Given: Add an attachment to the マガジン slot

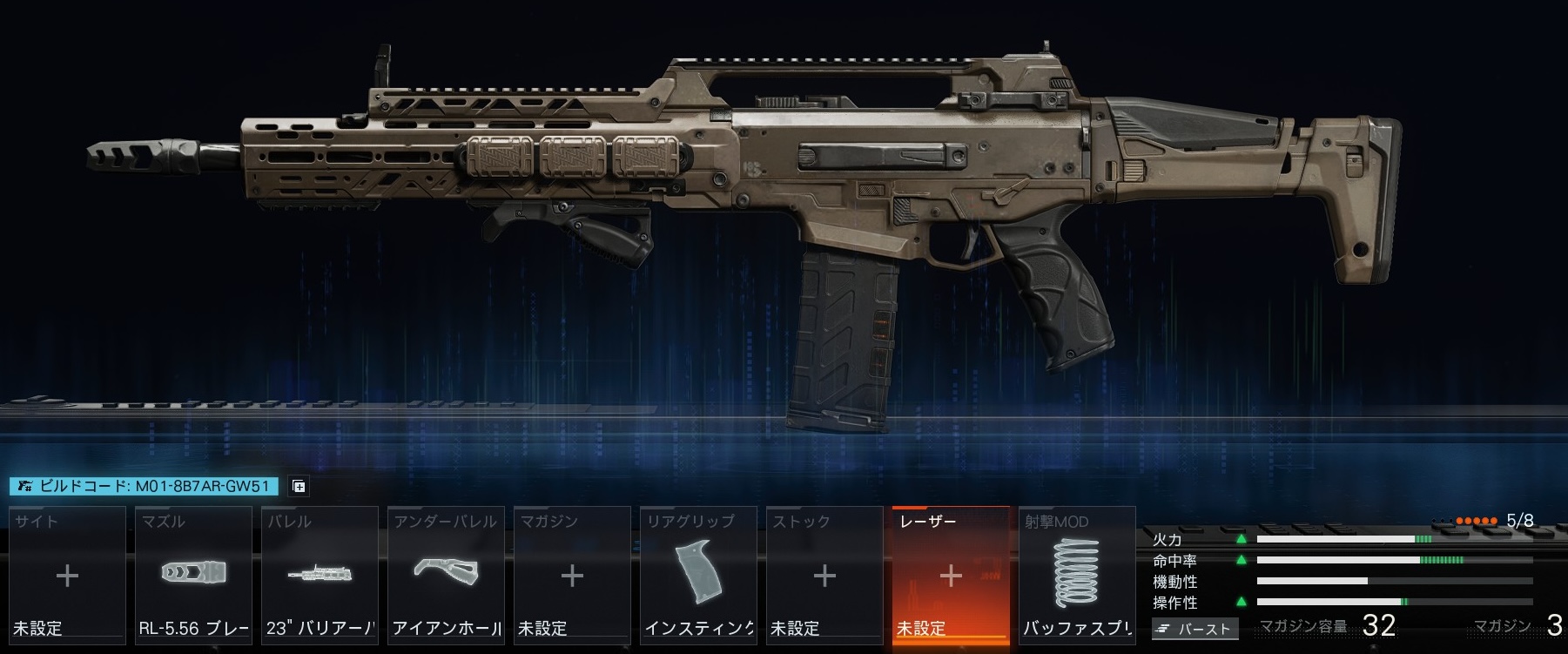Looking at the screenshot, I should coord(572,575).
